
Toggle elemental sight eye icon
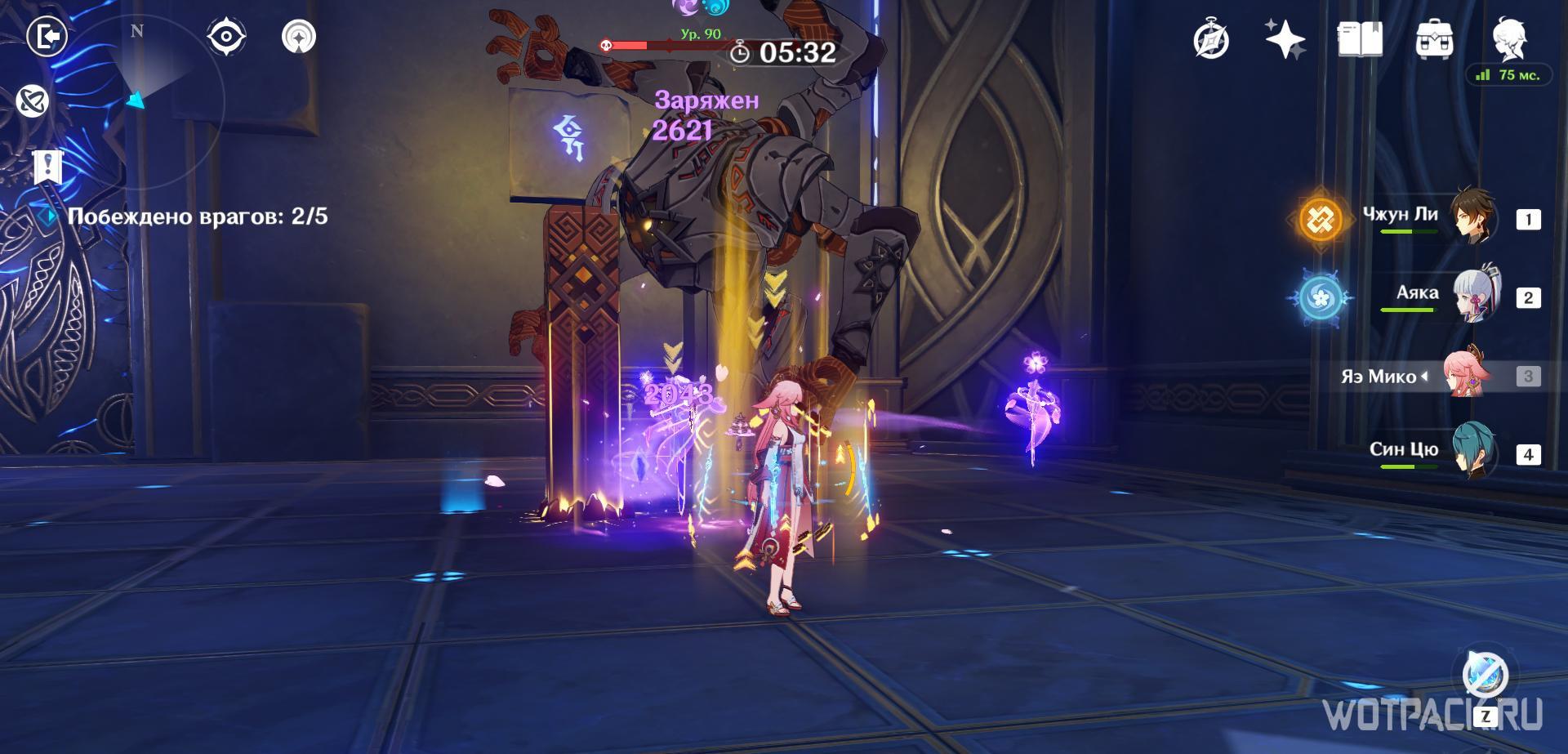[x=226, y=37]
